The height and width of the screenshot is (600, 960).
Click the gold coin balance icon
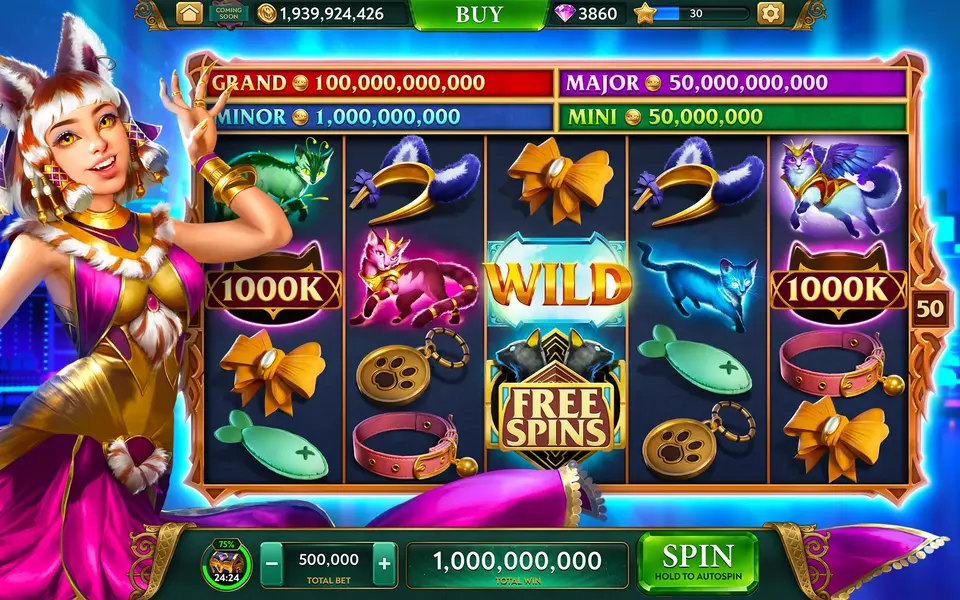click(267, 13)
